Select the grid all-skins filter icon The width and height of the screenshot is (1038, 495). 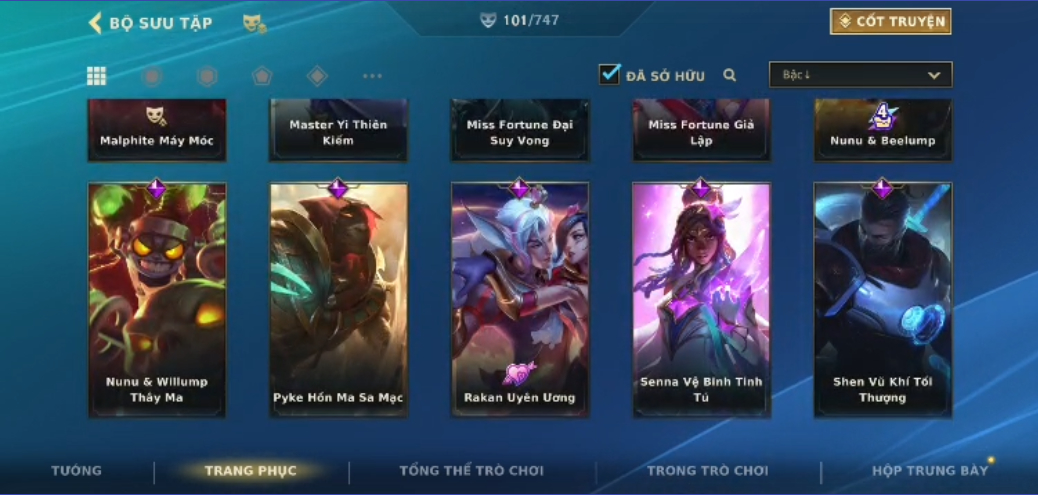pos(97,76)
